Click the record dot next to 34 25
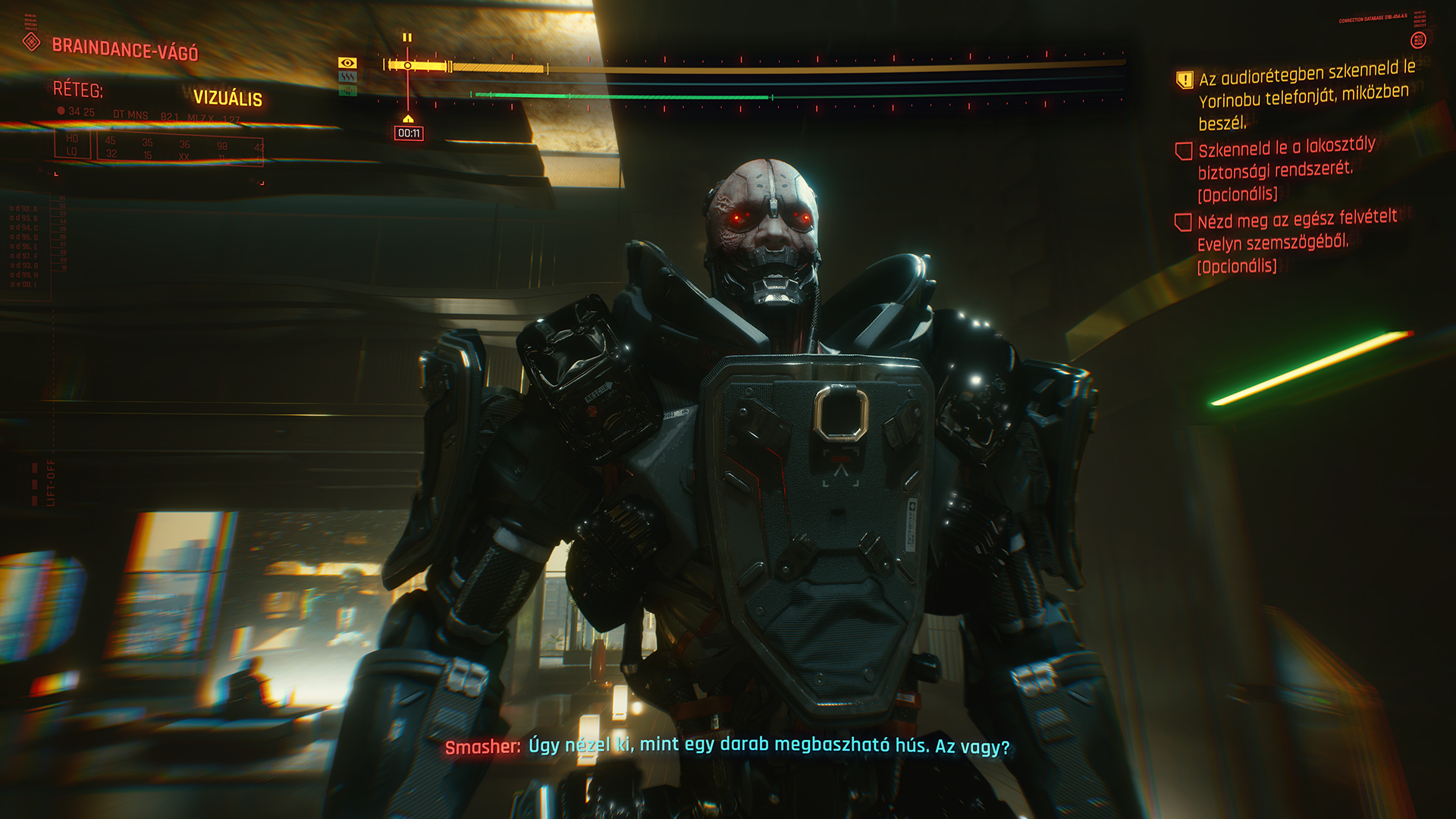The width and height of the screenshot is (1456, 819). tap(60, 110)
